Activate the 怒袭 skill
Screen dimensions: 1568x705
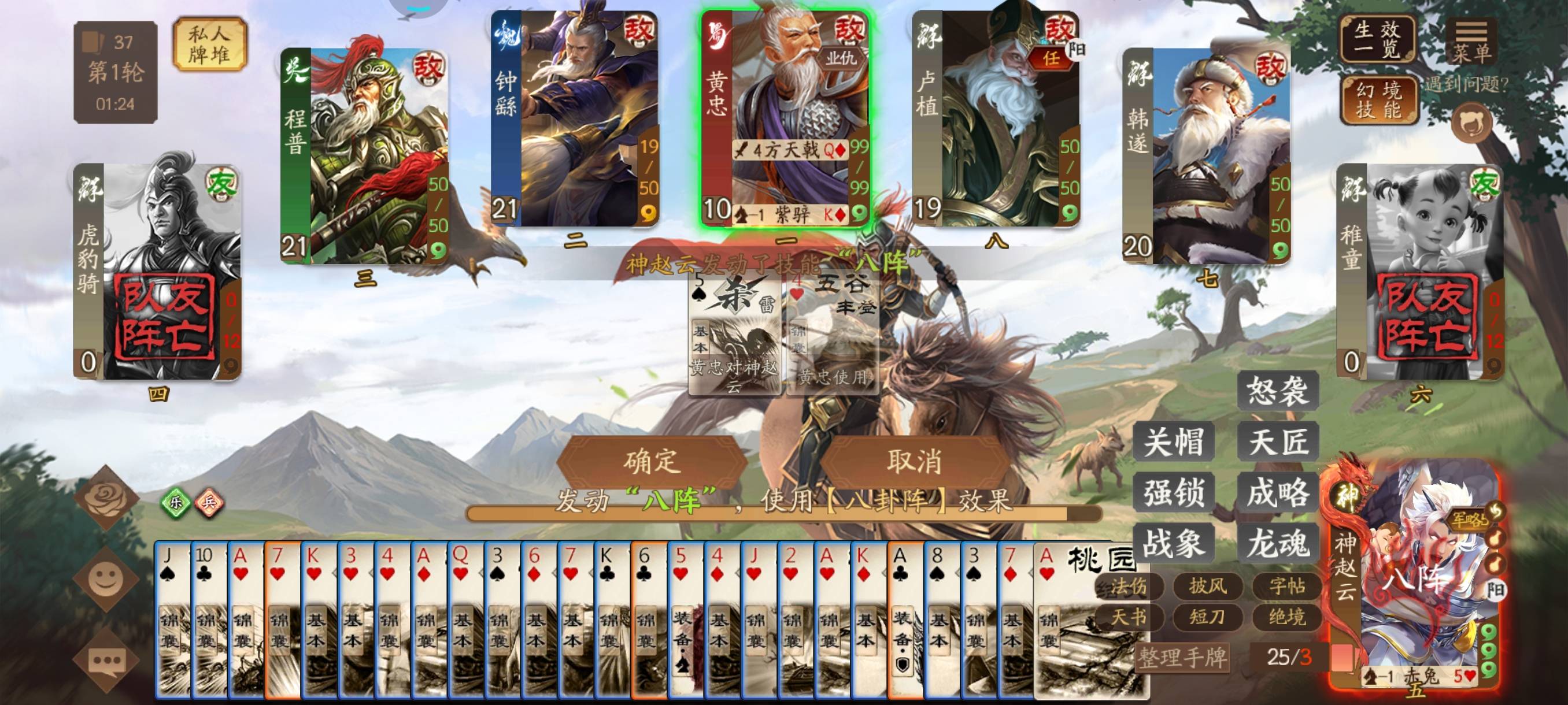click(x=1277, y=391)
